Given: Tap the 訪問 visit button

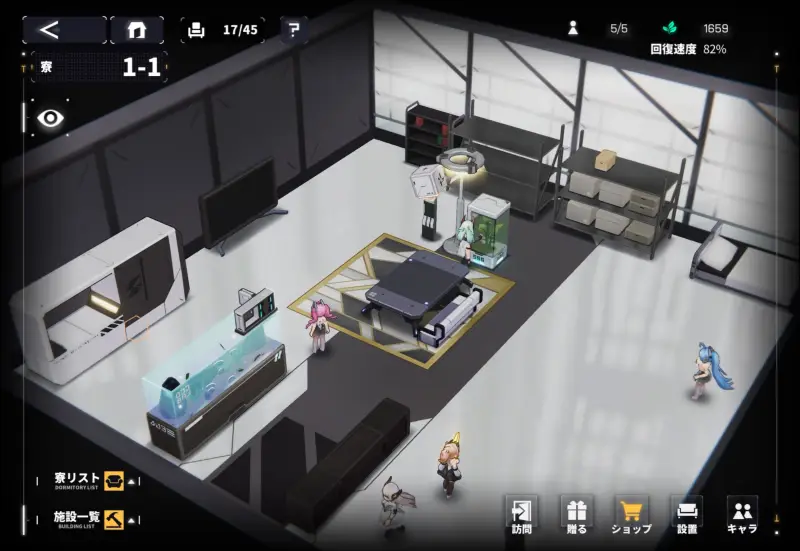Looking at the screenshot, I should 521,515.
